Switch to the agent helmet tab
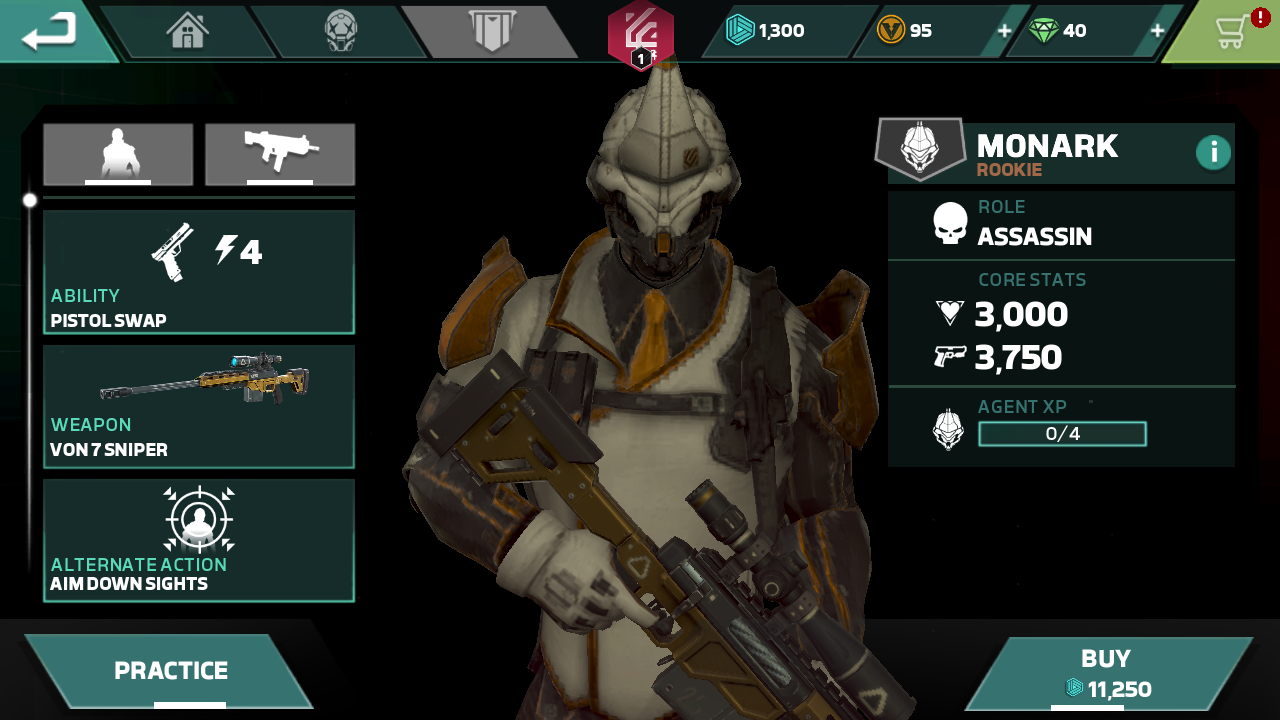Screen dimensions: 1280x720 340,31
